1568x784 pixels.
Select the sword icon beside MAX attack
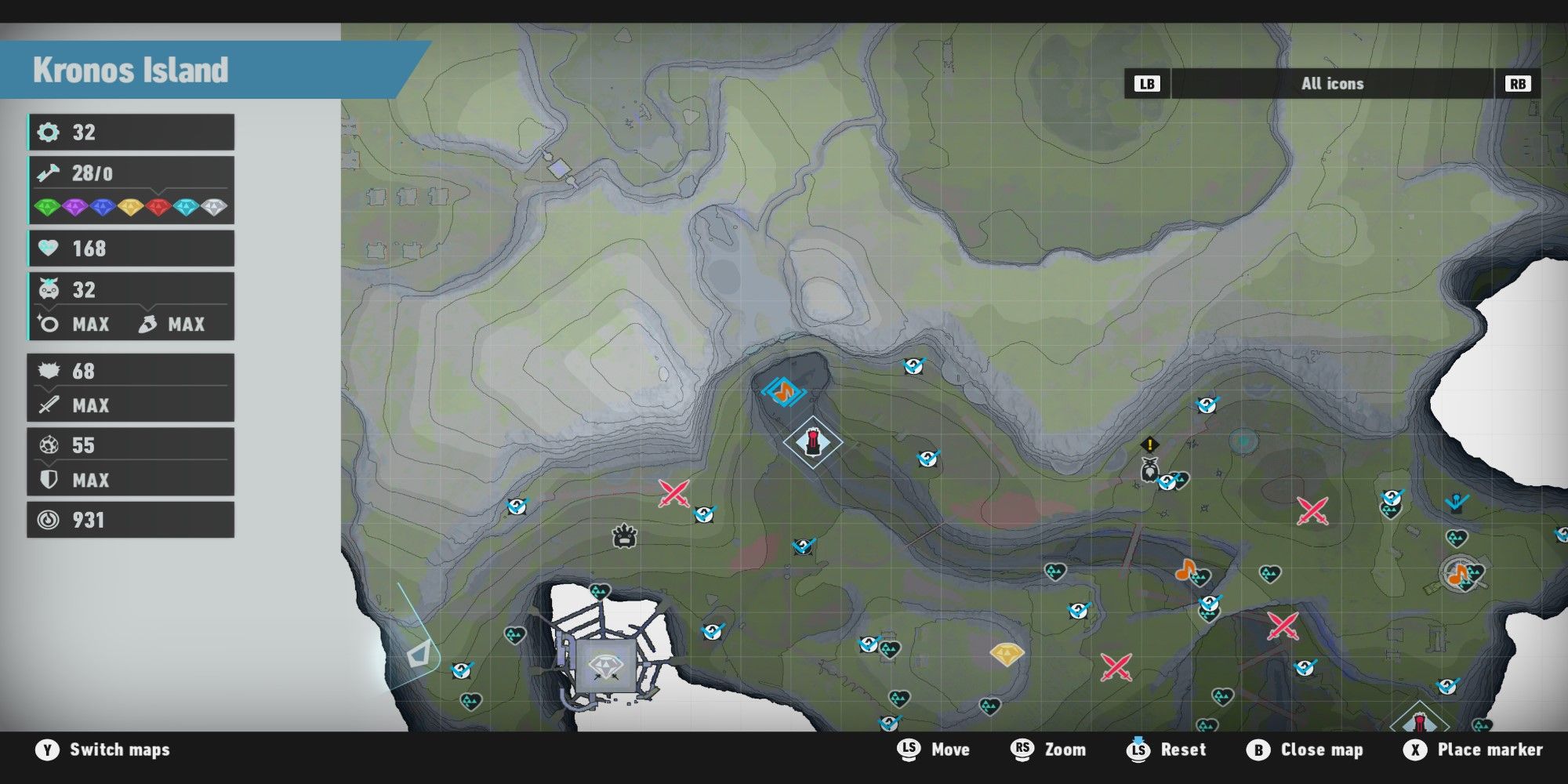(49, 406)
